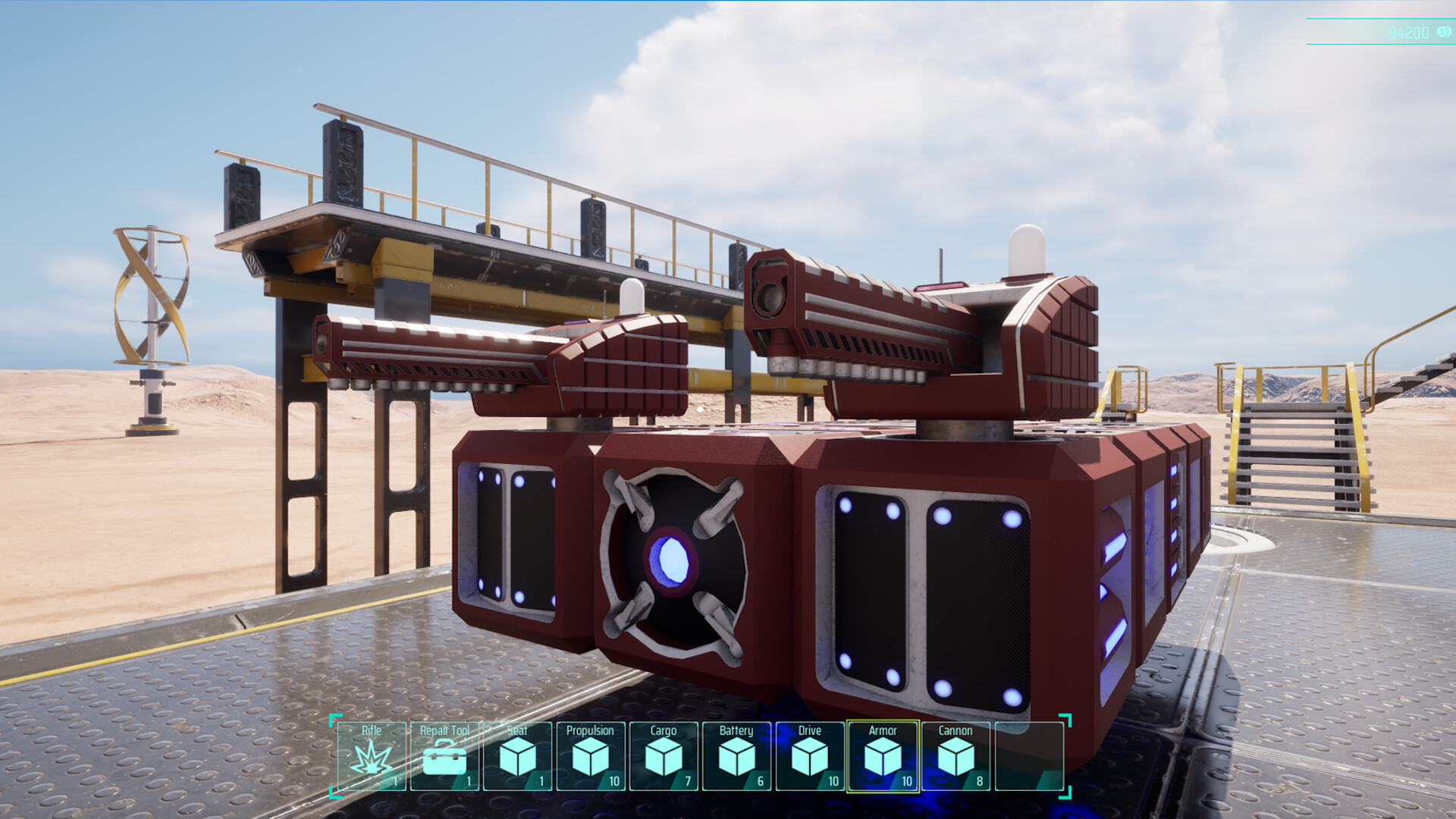
Task: Equip the Repair Tool
Action: (443, 756)
